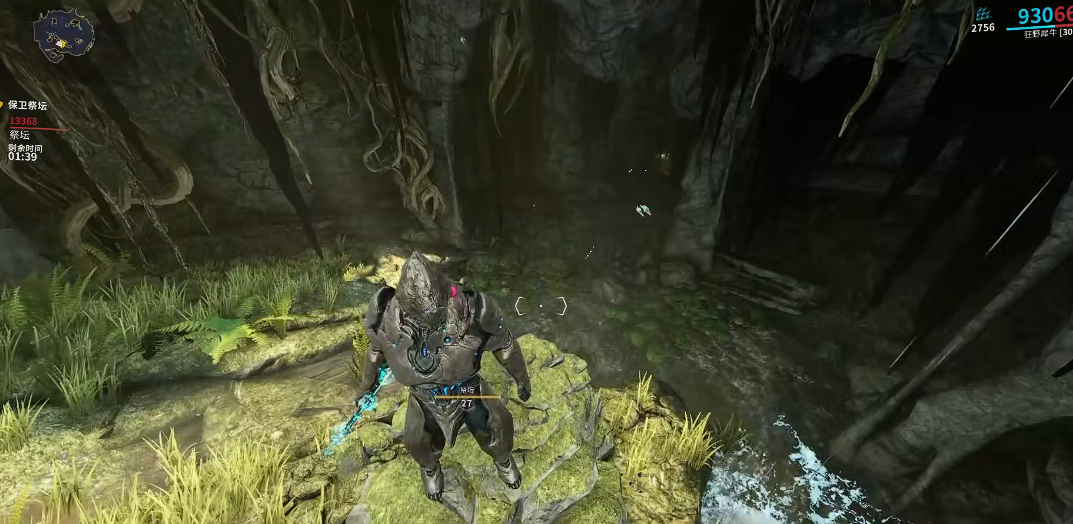Select the 保卫祭坛 objective tracker

(x=28, y=105)
